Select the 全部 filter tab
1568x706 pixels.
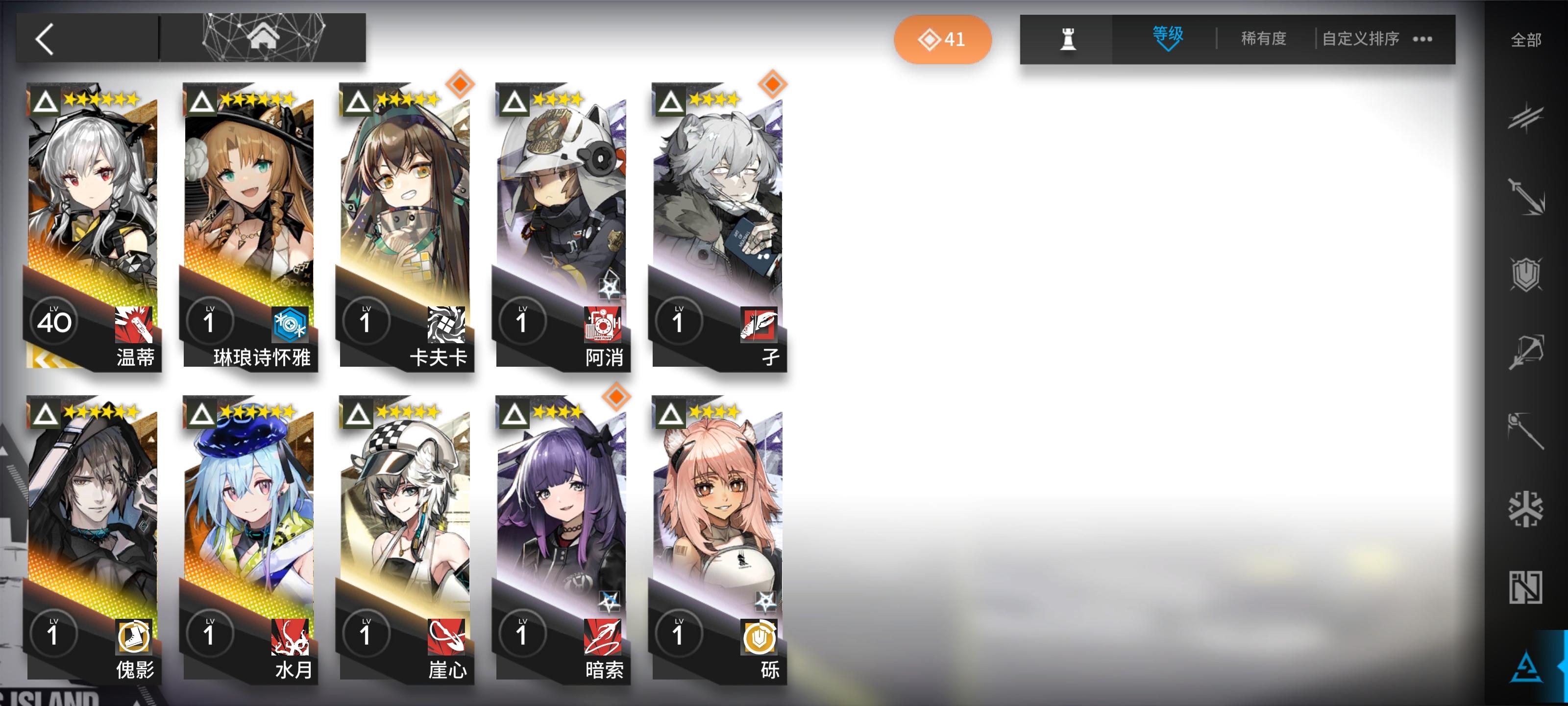coord(1528,39)
